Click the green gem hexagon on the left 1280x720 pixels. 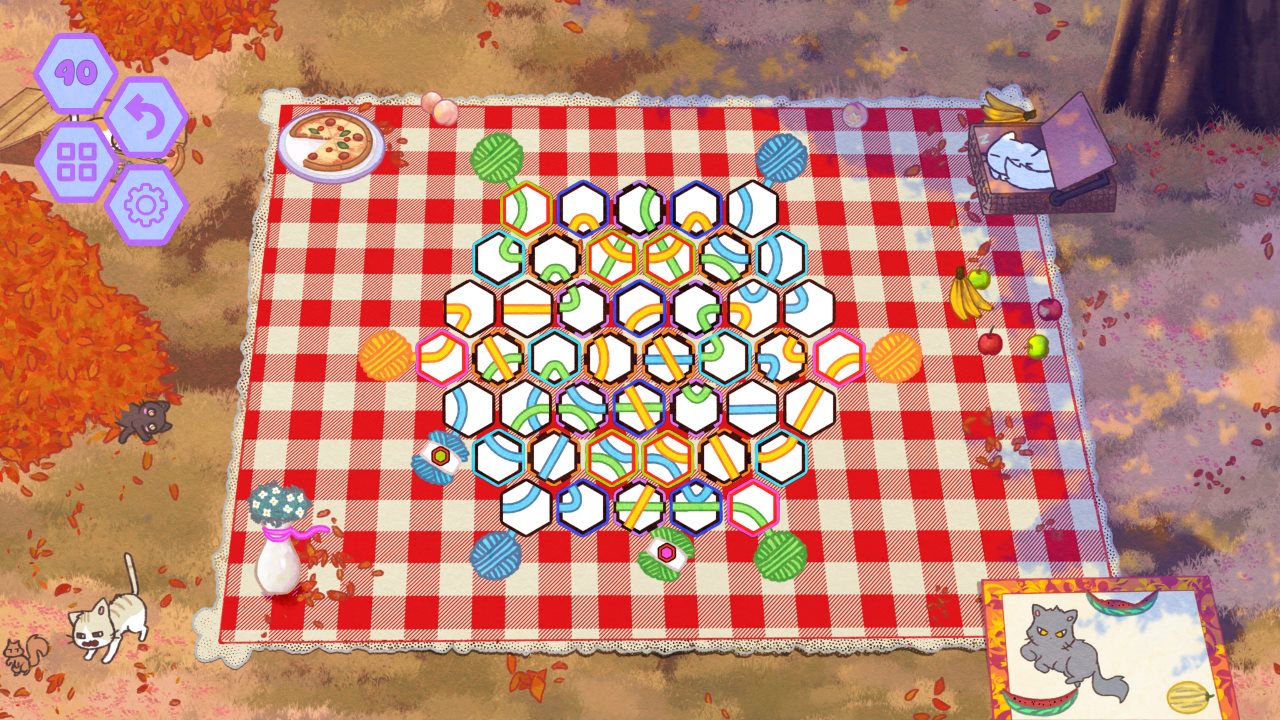click(440, 454)
